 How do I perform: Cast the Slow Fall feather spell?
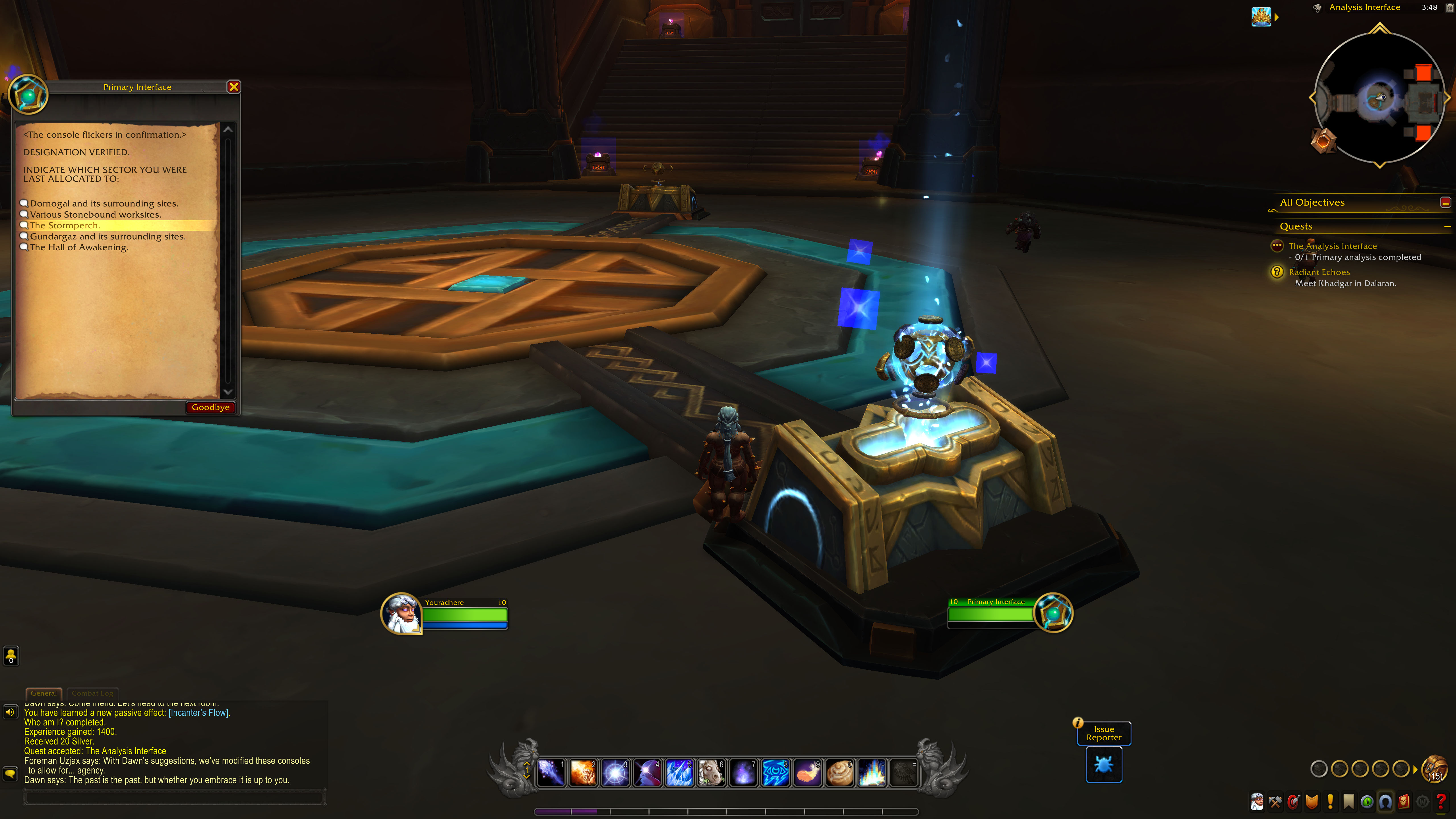click(x=808, y=773)
